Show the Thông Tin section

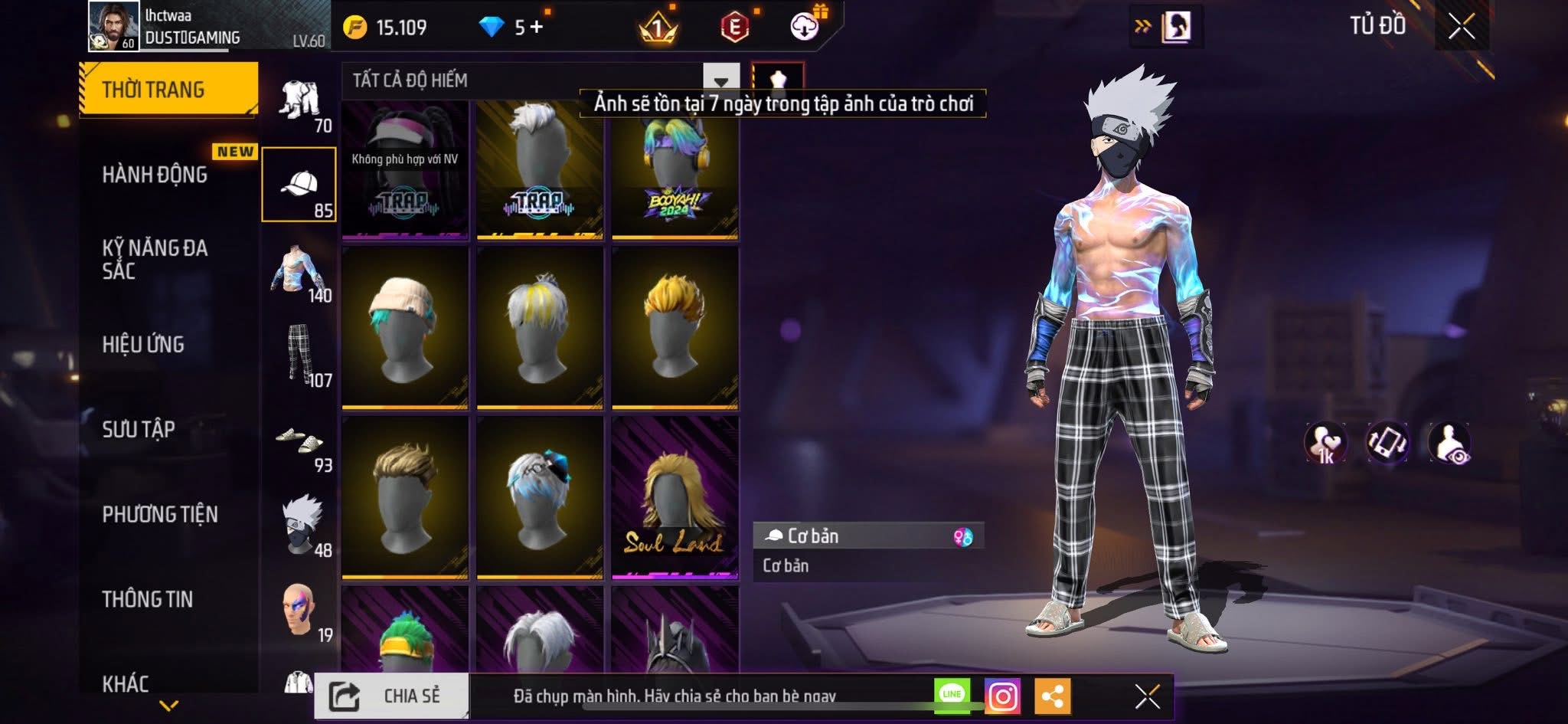(148, 599)
